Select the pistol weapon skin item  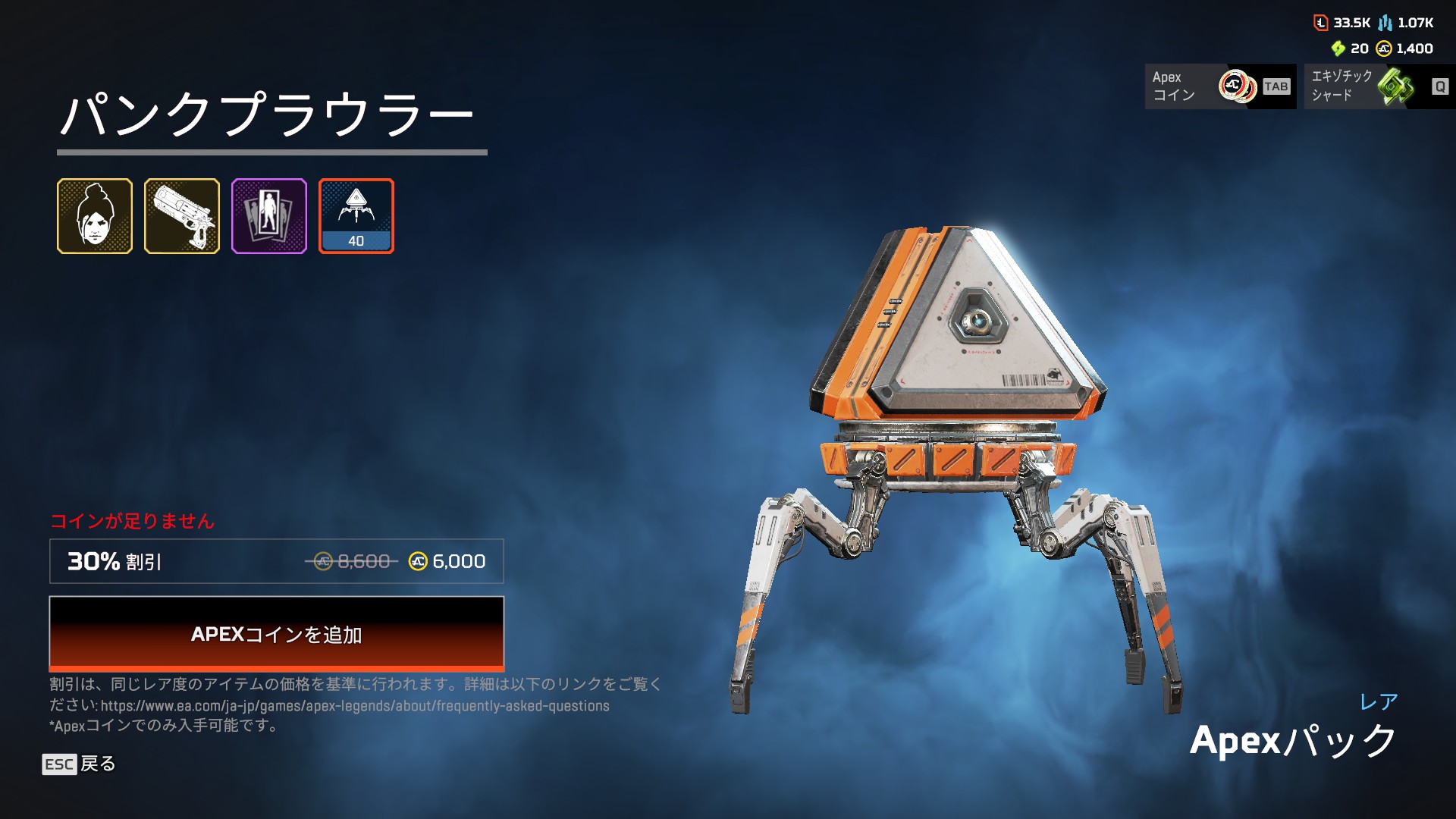[182, 216]
